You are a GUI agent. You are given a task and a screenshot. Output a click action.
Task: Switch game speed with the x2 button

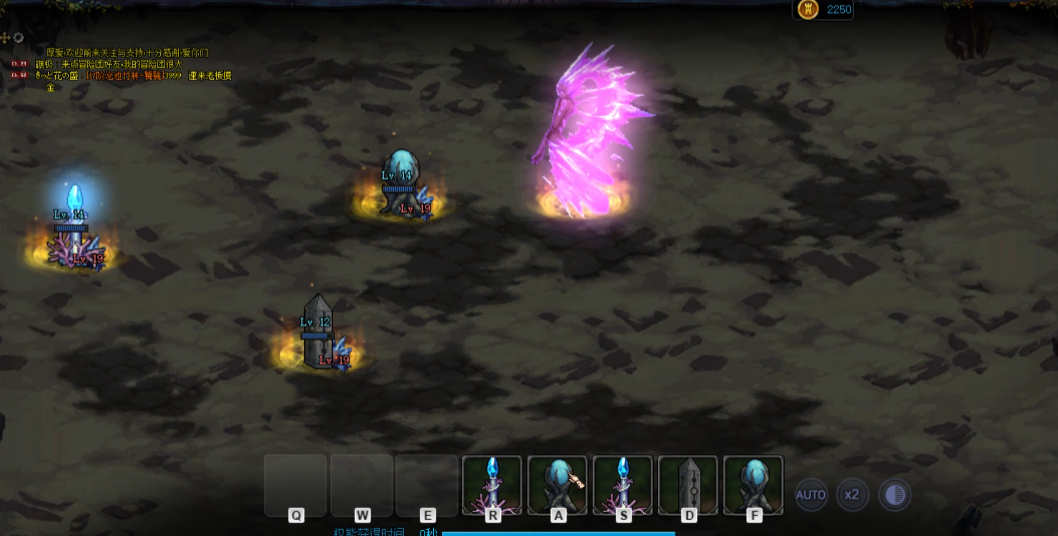(852, 494)
